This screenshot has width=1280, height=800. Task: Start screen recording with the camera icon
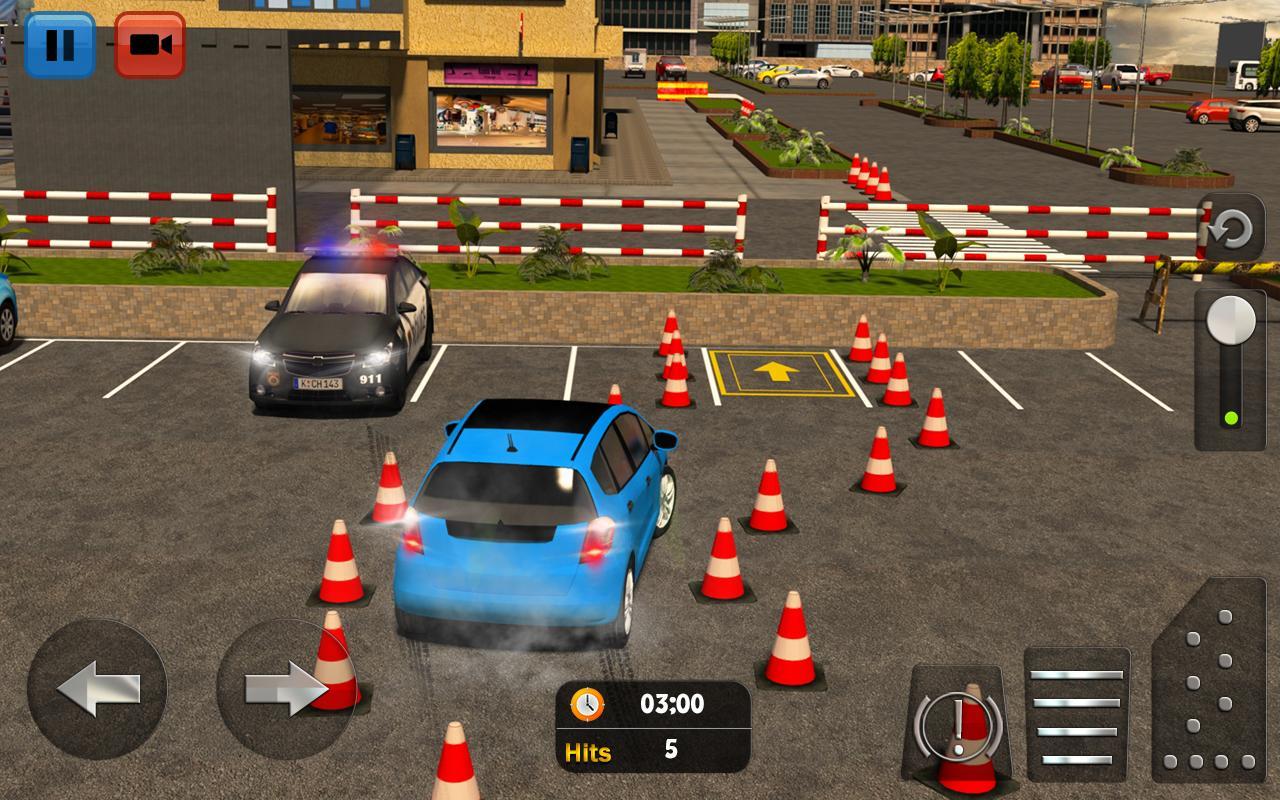(x=150, y=42)
